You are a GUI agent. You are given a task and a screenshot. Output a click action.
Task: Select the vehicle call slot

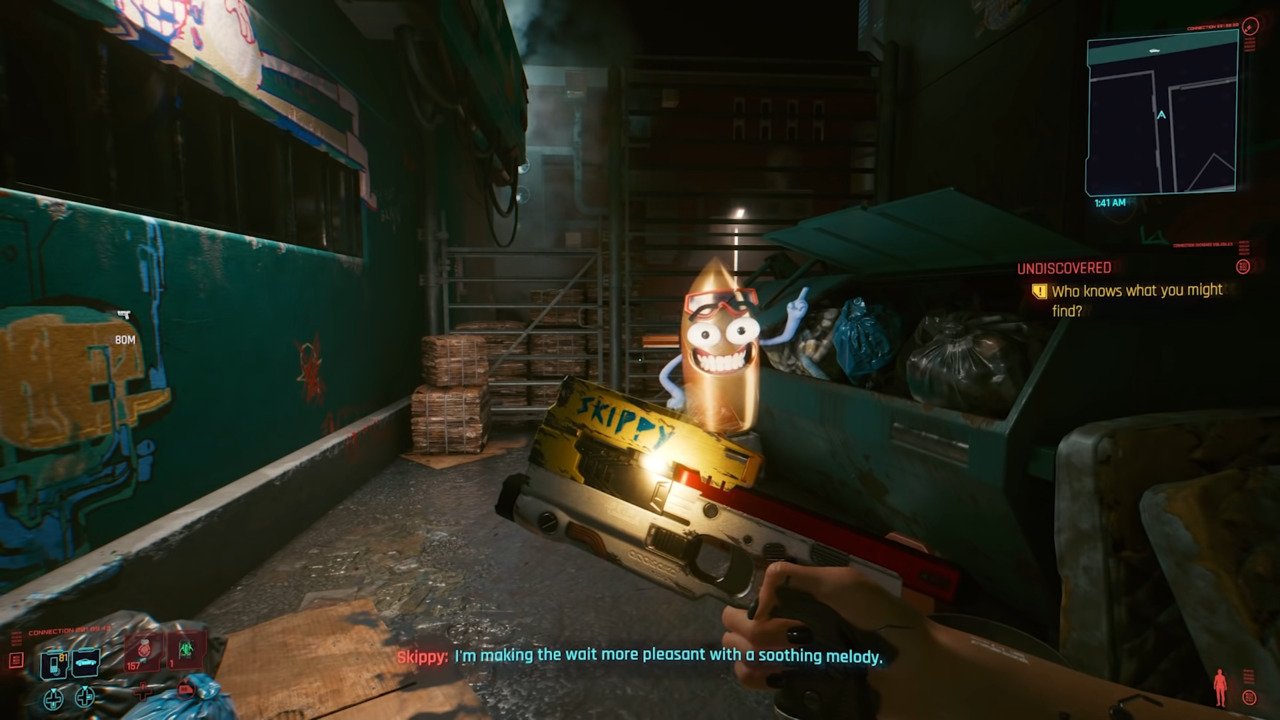pos(85,664)
